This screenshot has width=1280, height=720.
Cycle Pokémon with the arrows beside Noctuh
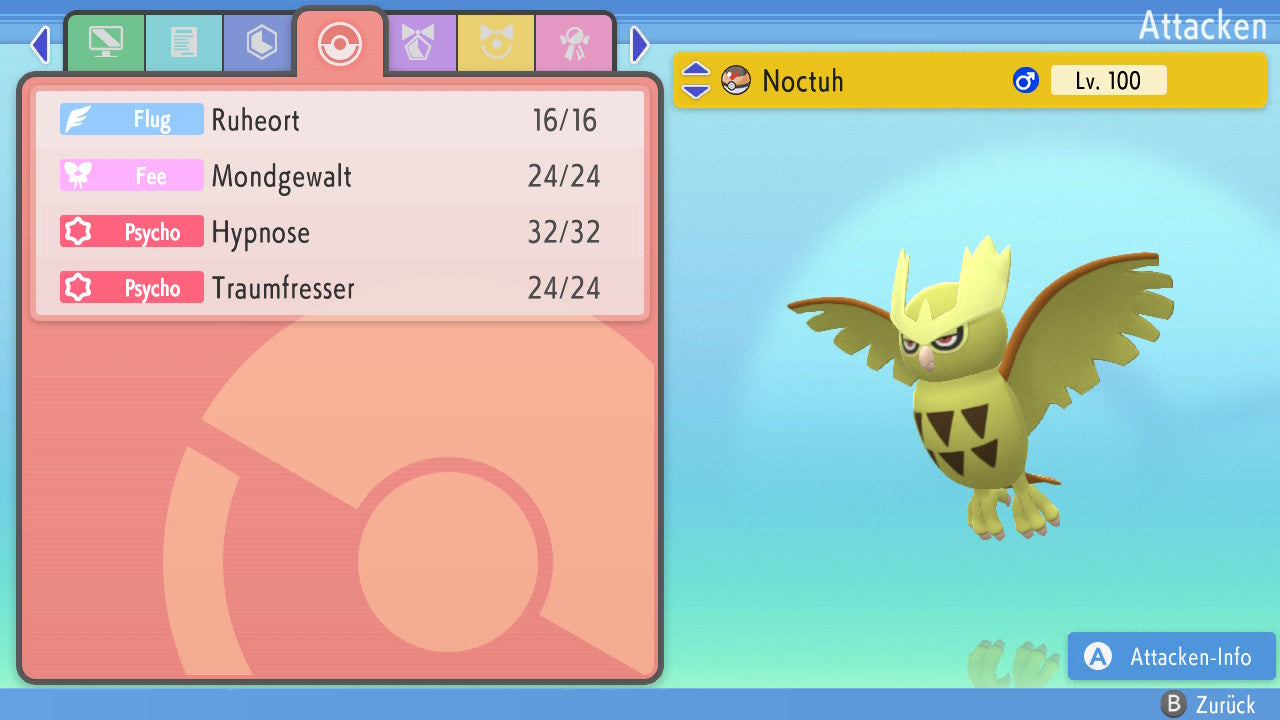(x=696, y=80)
